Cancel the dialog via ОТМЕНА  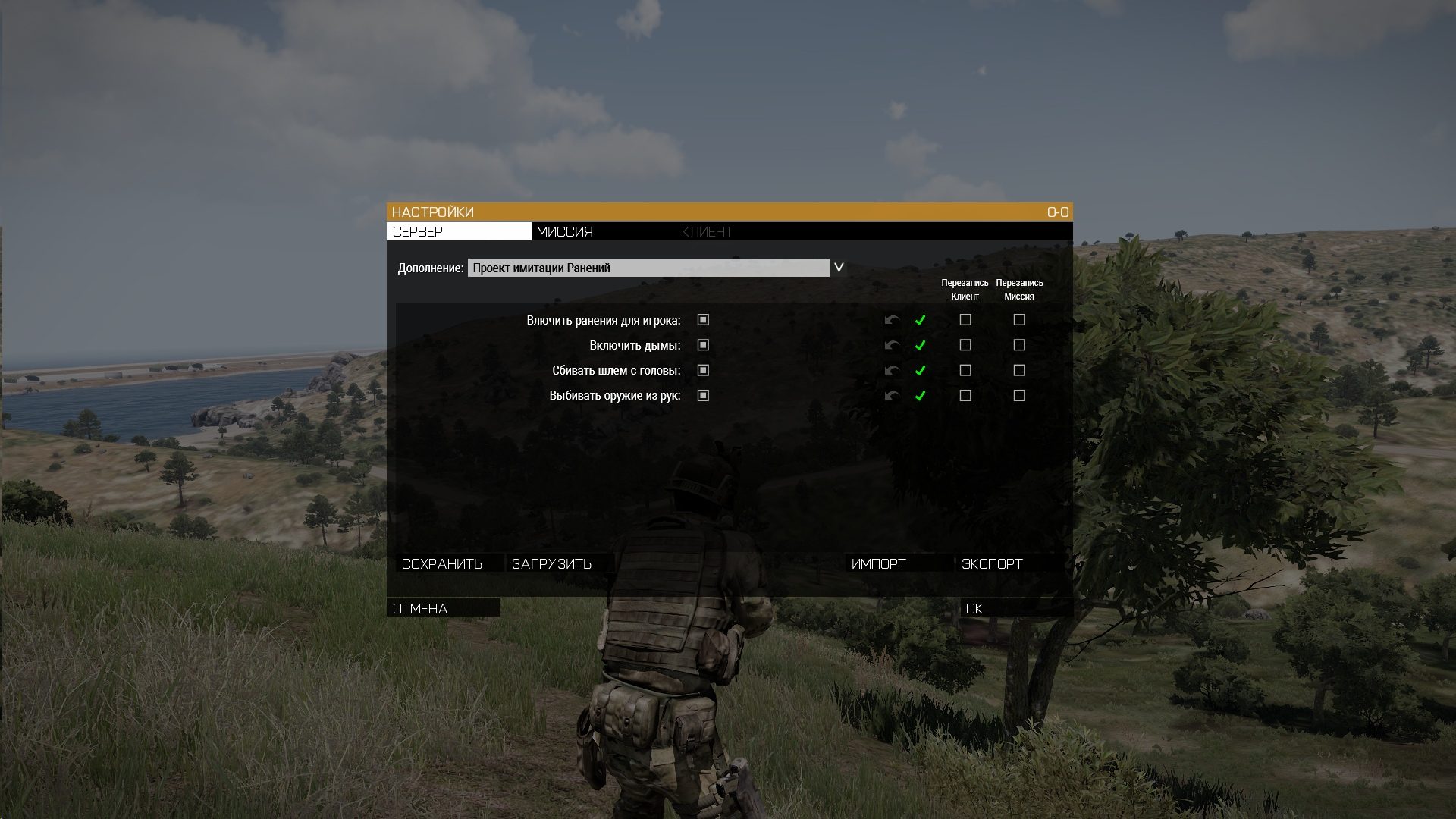click(419, 607)
